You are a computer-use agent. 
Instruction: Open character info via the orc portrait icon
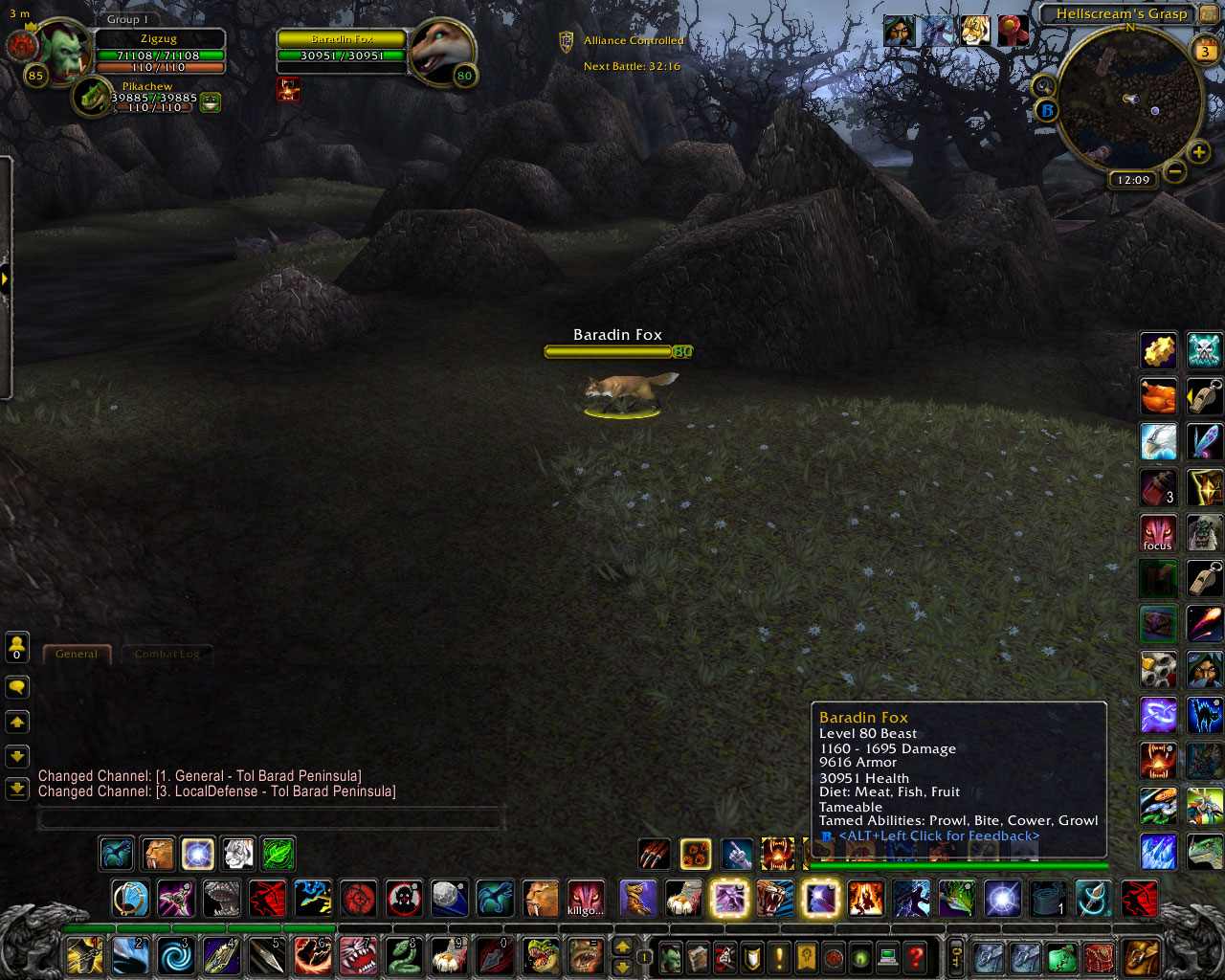[x=671, y=957]
